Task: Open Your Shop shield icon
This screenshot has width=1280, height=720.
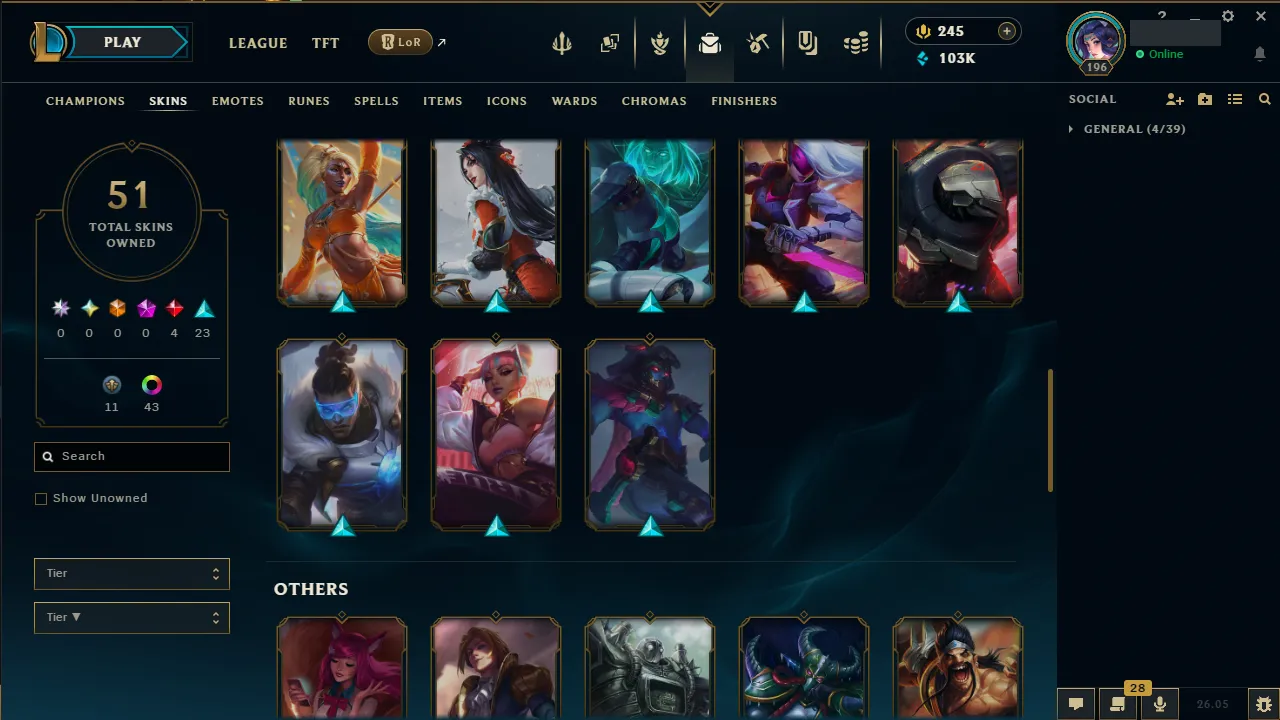Action: point(807,42)
